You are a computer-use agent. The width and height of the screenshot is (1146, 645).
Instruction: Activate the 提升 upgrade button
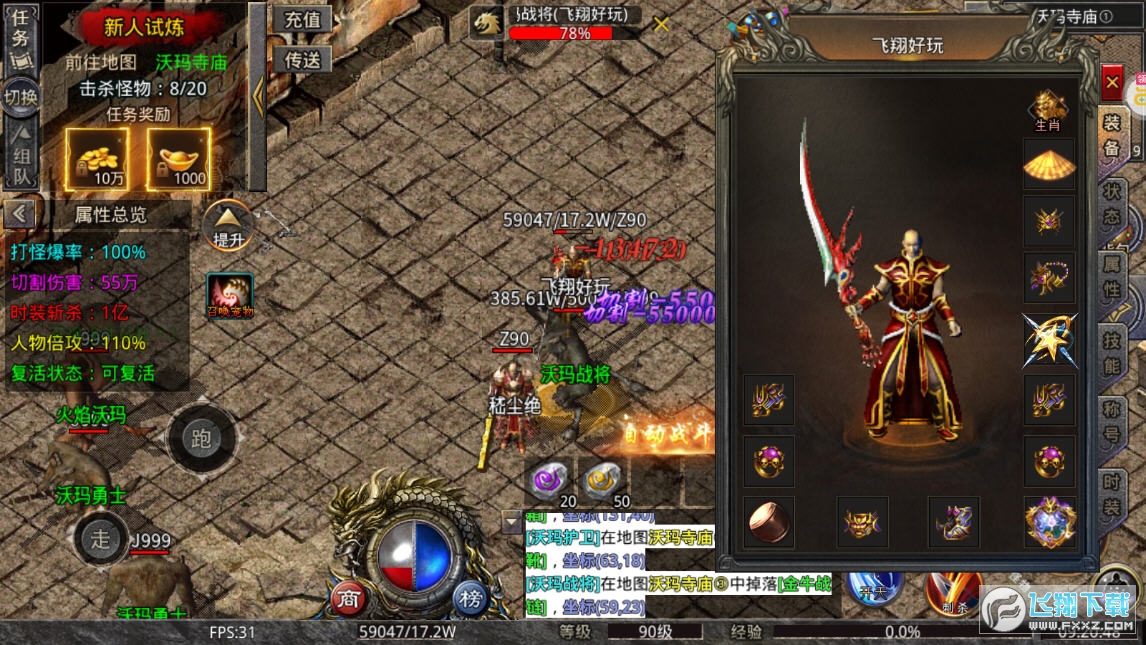228,227
